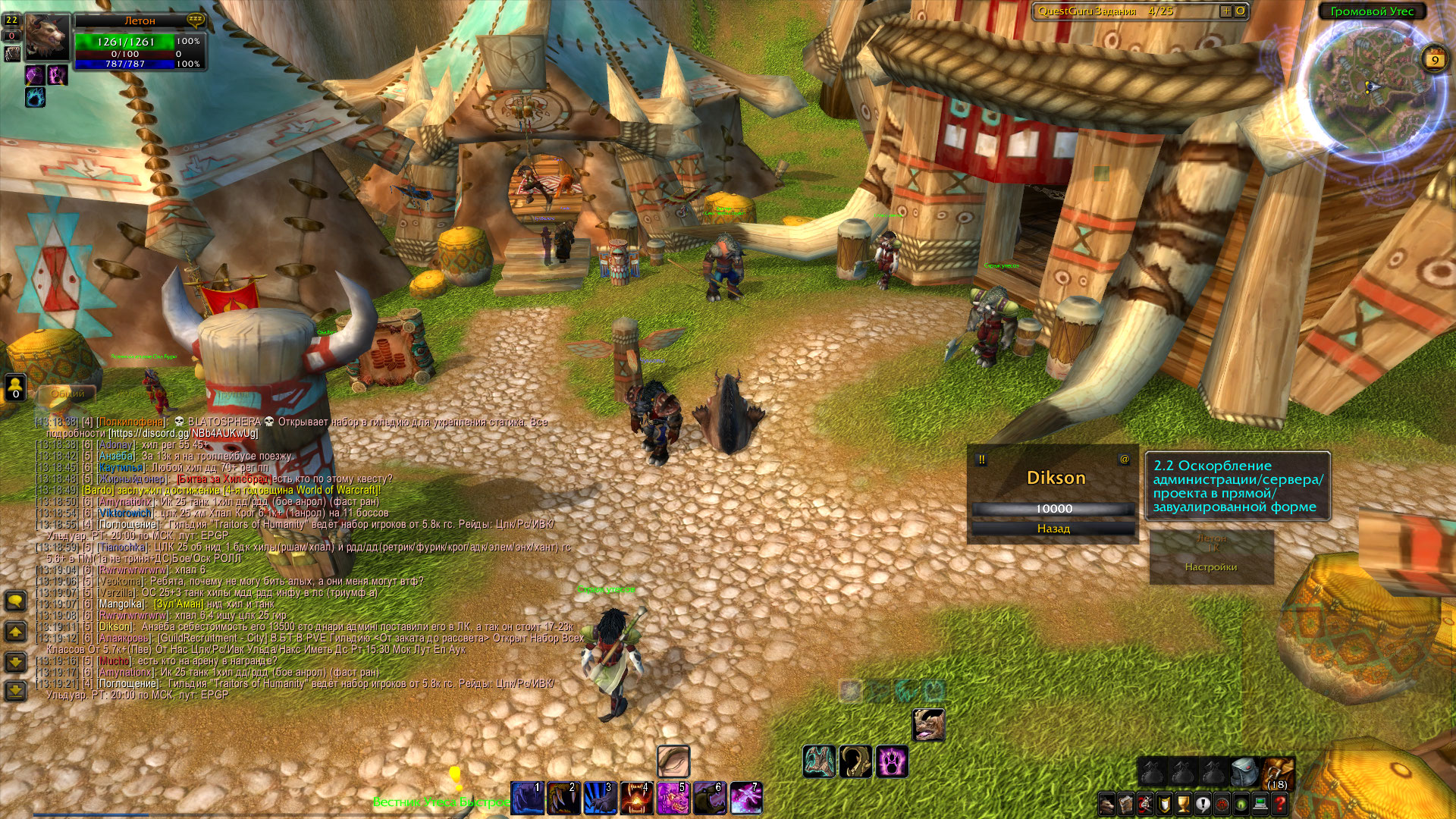Select the 10000 option under Dikson
Viewport: 1456px width, 819px height.
point(1053,509)
